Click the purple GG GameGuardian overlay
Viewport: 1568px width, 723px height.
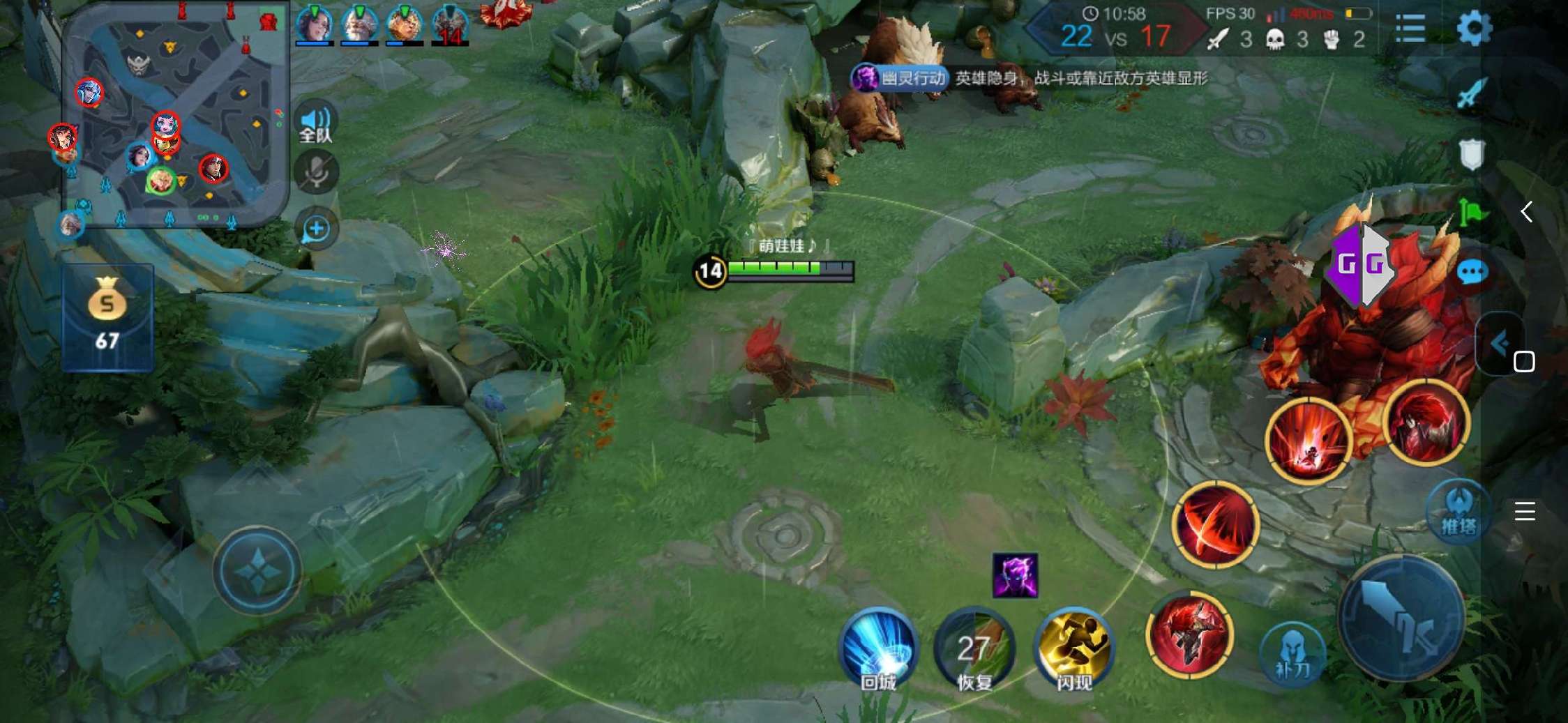tap(1360, 264)
